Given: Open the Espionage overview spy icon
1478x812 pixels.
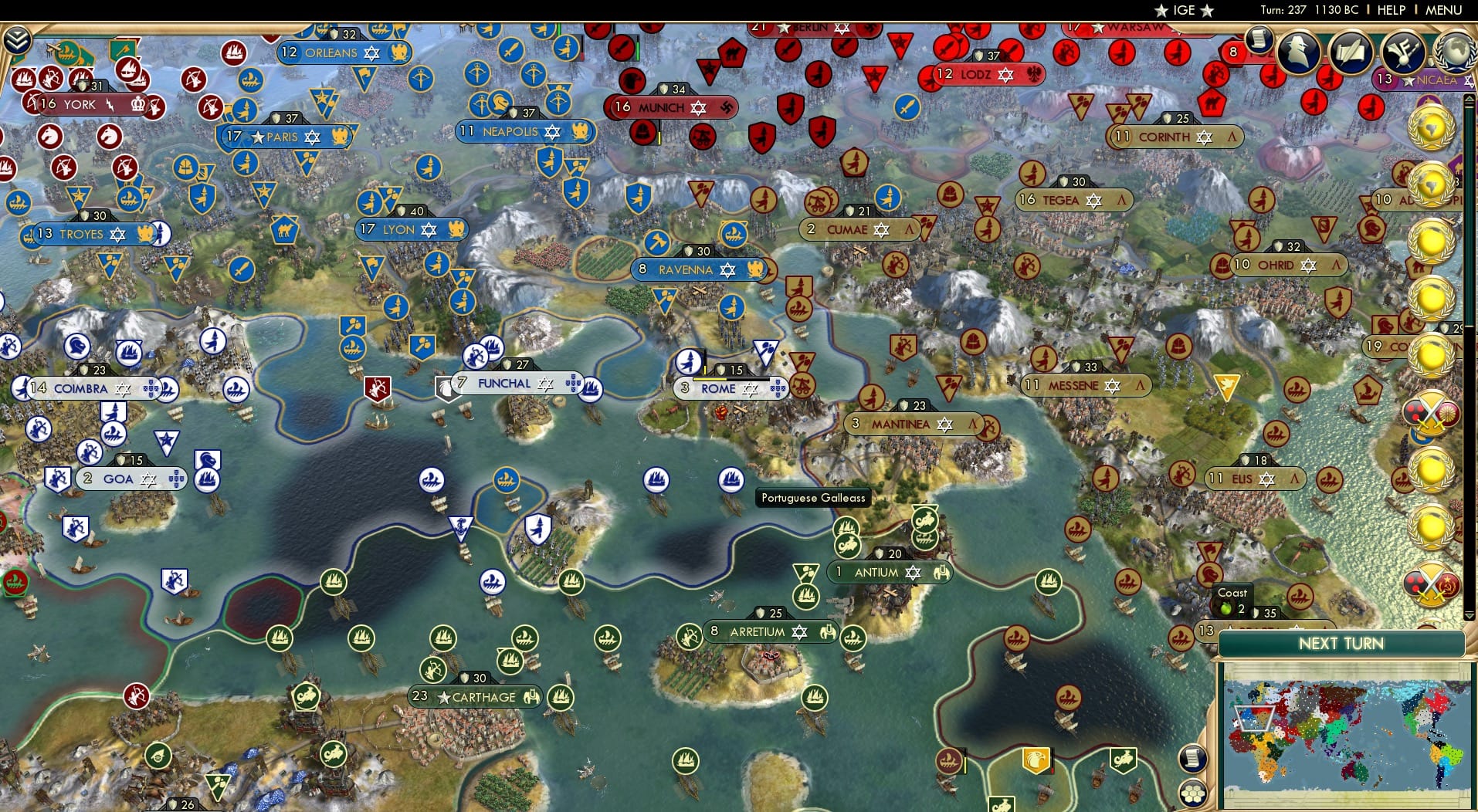Looking at the screenshot, I should click(1298, 51).
